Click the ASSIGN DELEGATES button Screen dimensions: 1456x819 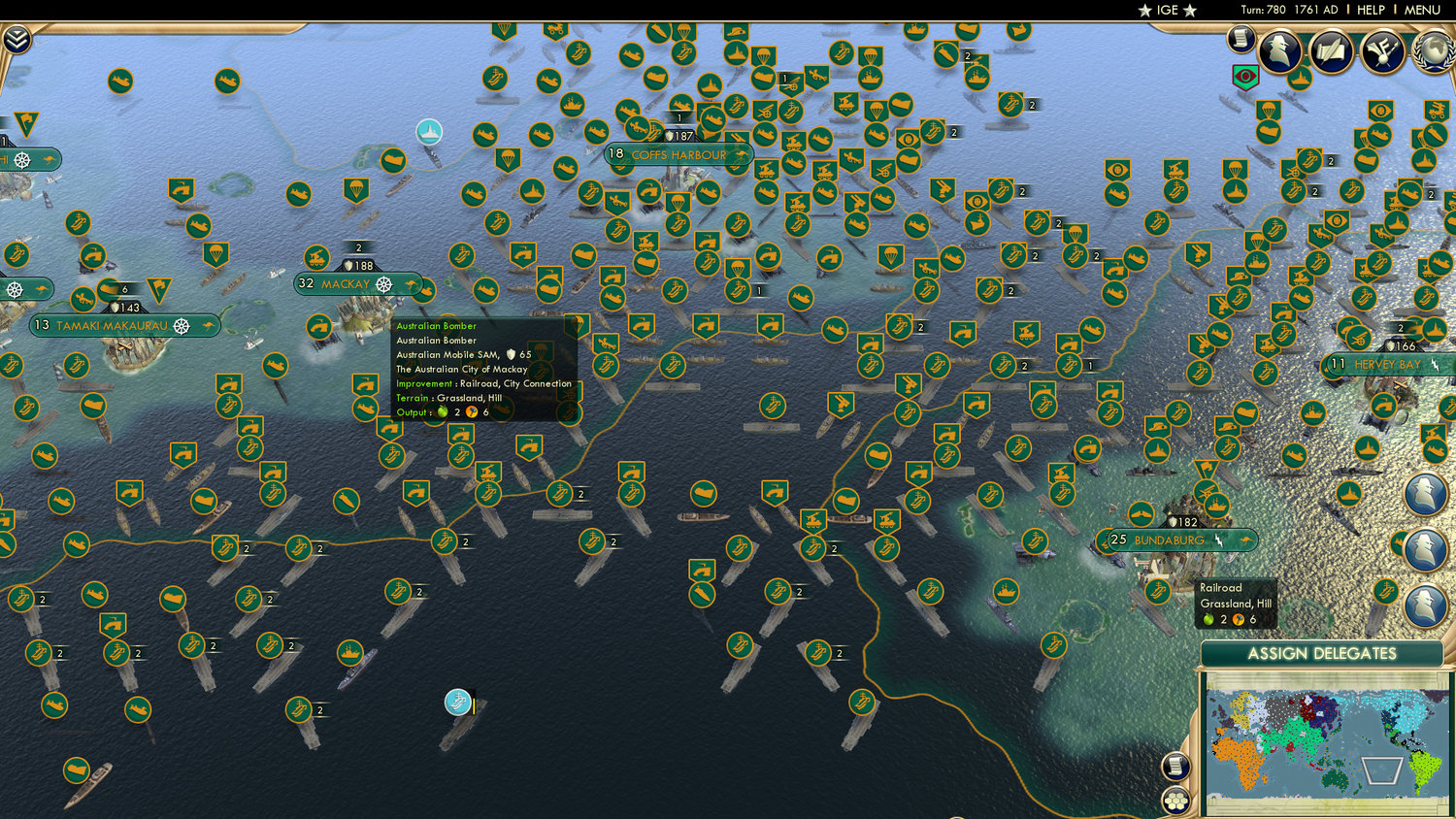[x=1324, y=657]
